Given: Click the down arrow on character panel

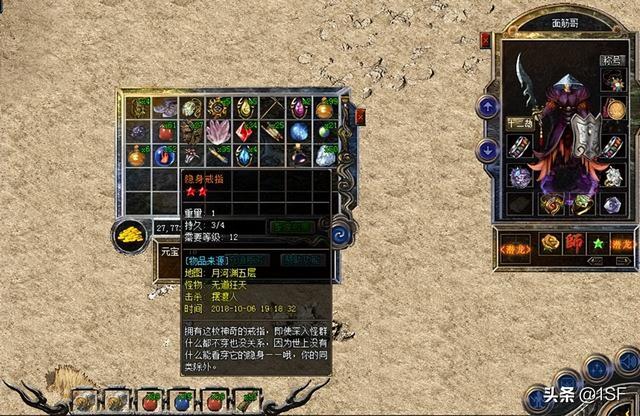Looking at the screenshot, I should tap(488, 150).
